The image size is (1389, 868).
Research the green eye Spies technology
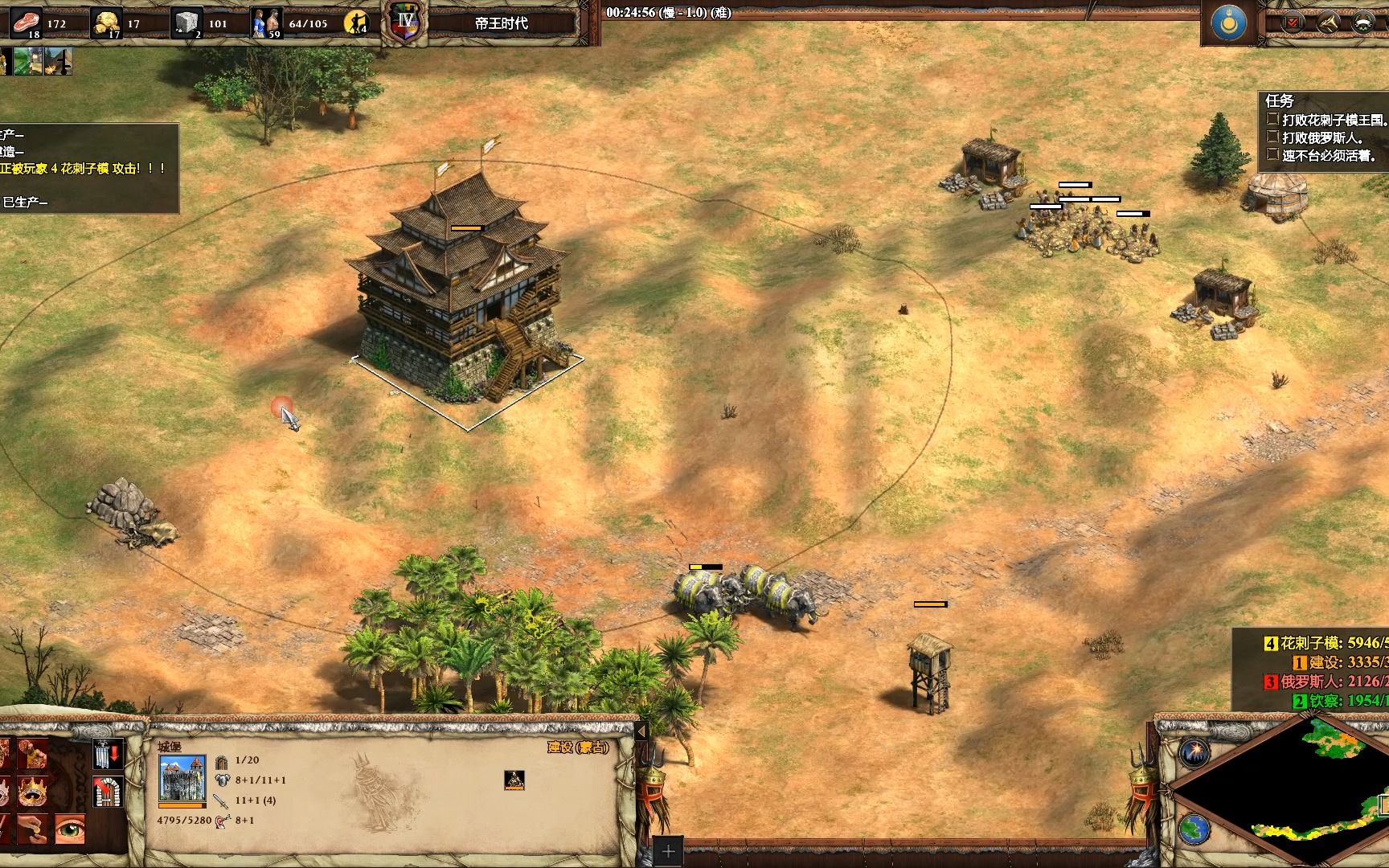[x=70, y=829]
